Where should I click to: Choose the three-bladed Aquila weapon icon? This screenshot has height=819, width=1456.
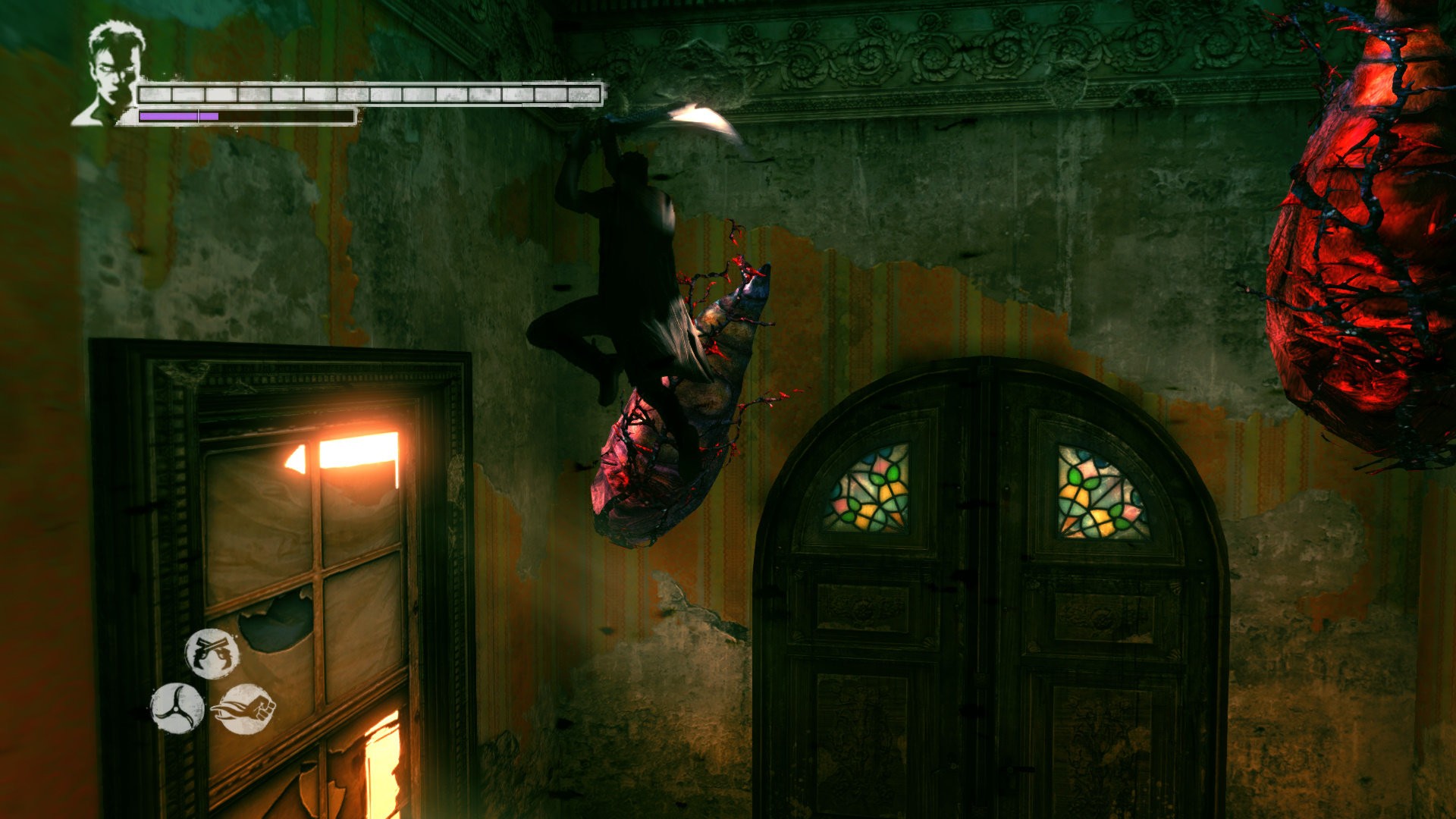[177, 708]
